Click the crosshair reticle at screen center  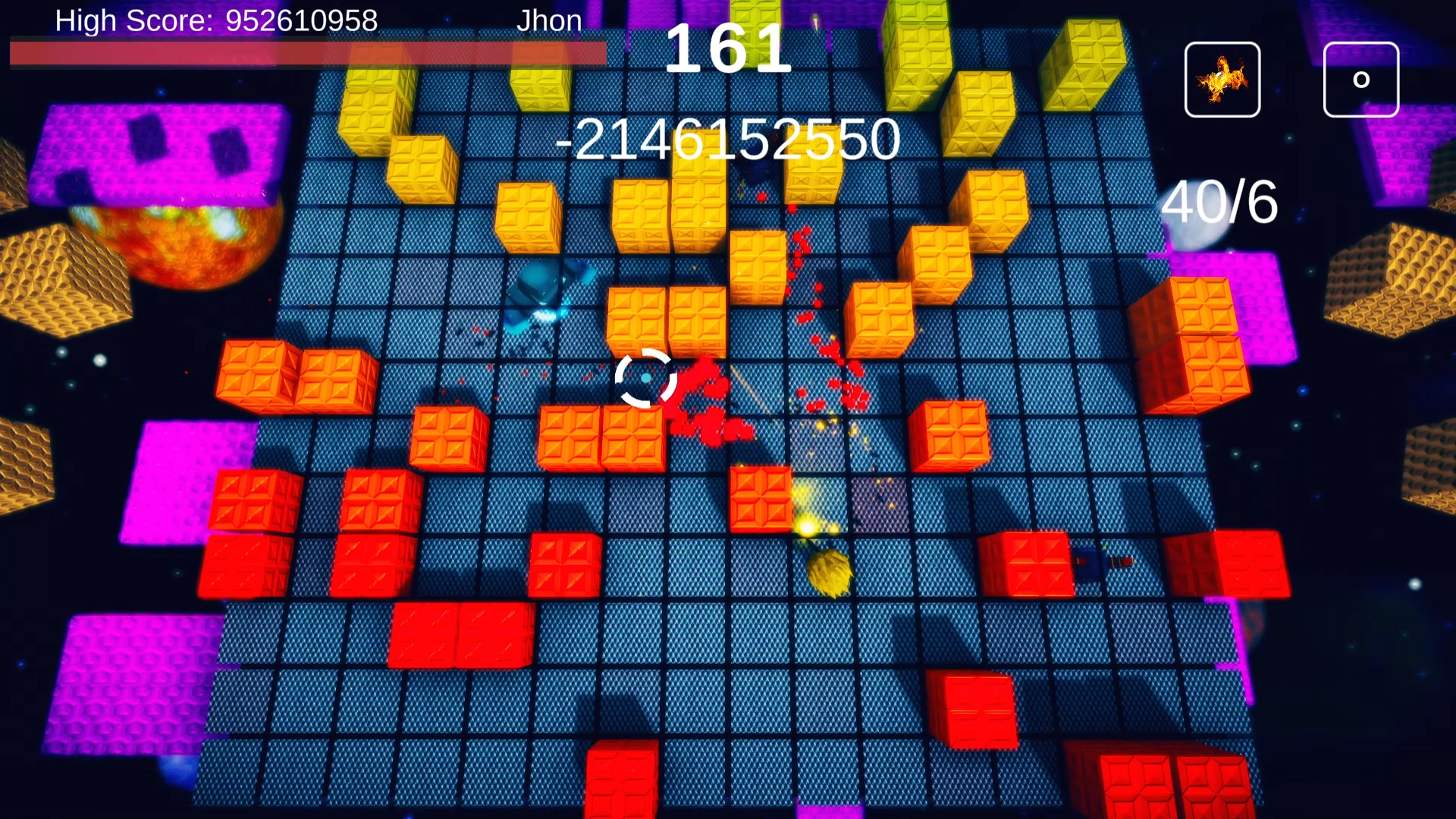645,377
